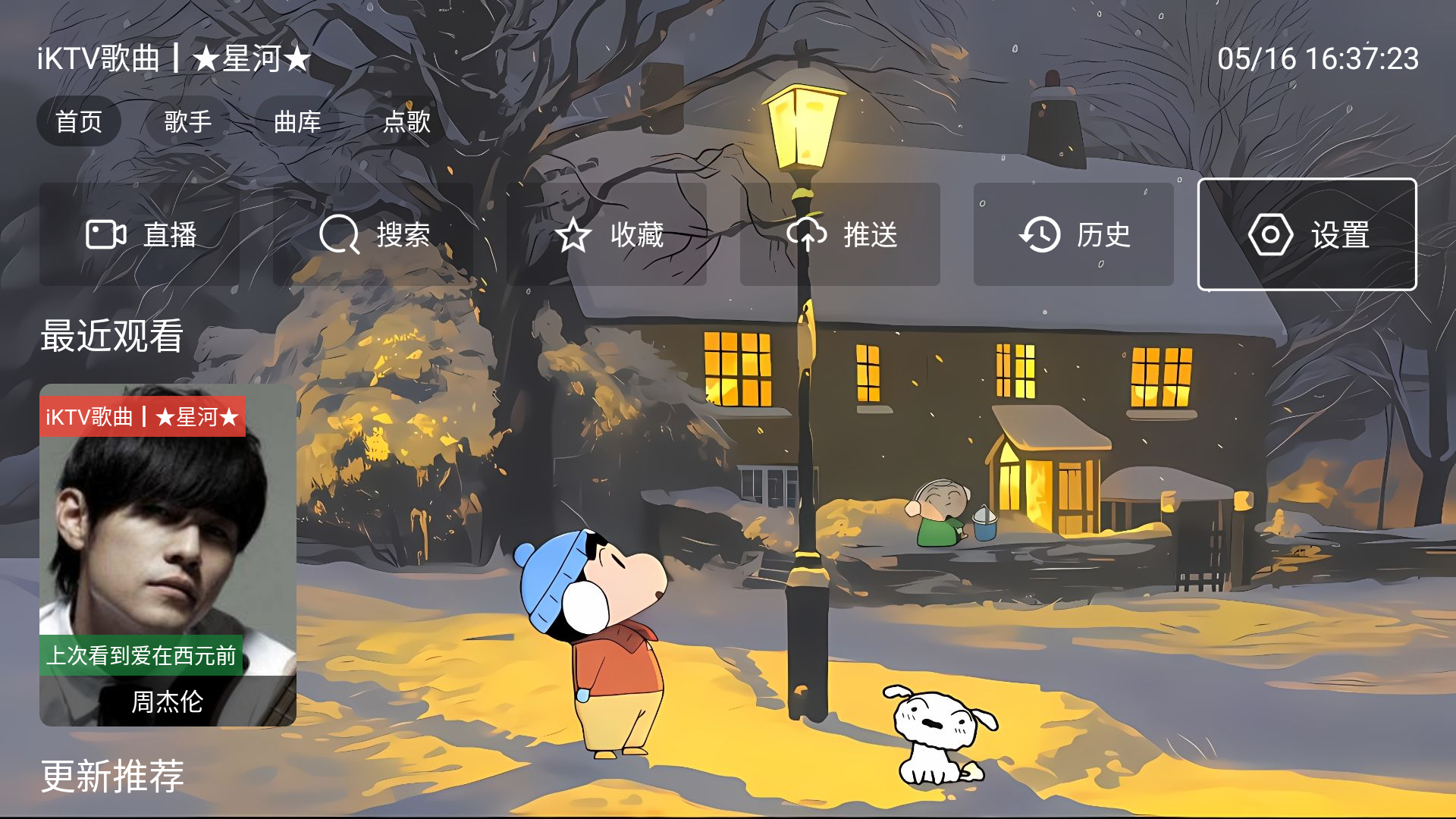Click the 搜索 search button

[373, 234]
